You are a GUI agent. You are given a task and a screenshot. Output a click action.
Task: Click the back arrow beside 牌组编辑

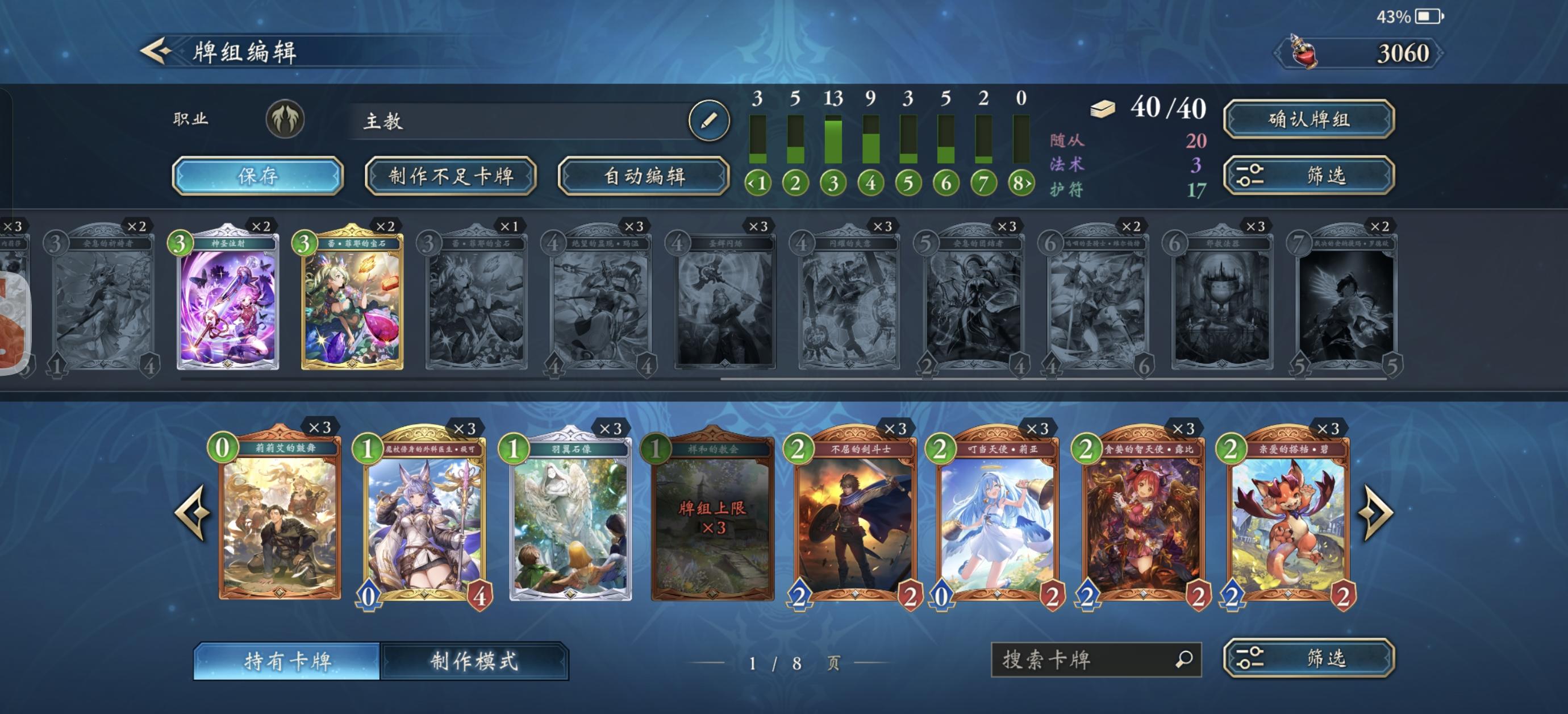pyautogui.click(x=157, y=51)
